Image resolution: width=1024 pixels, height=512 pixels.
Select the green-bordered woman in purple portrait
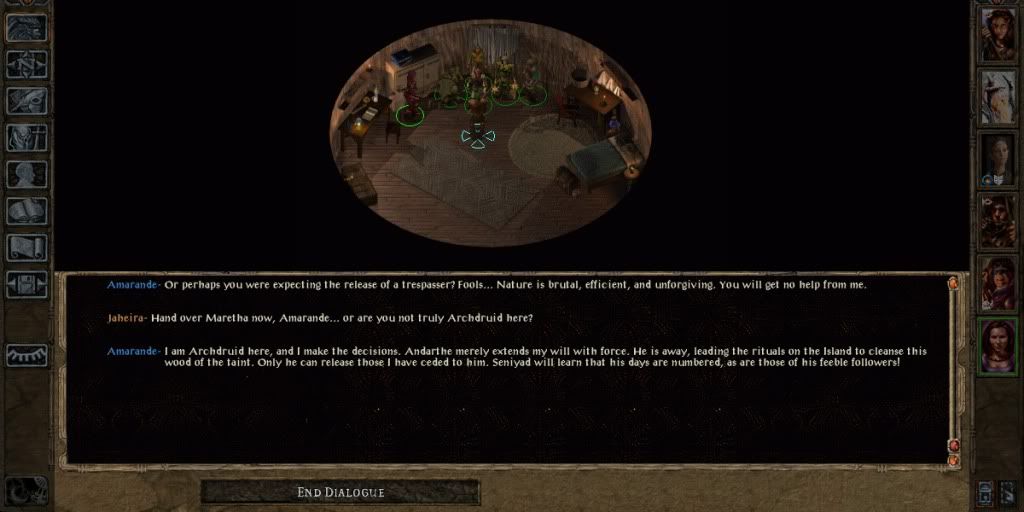tap(998, 344)
